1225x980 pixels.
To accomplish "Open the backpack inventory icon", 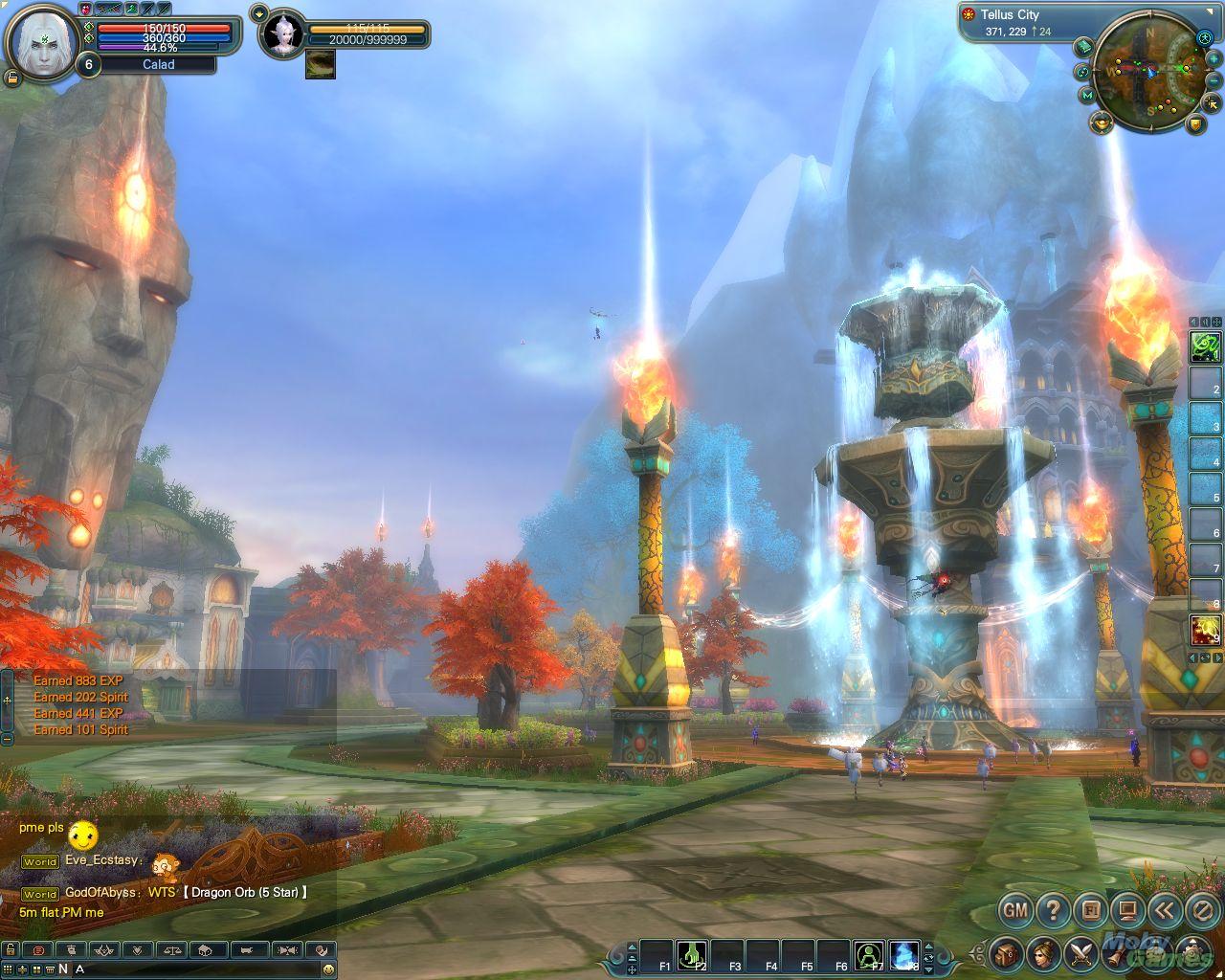I will coord(1006,953).
